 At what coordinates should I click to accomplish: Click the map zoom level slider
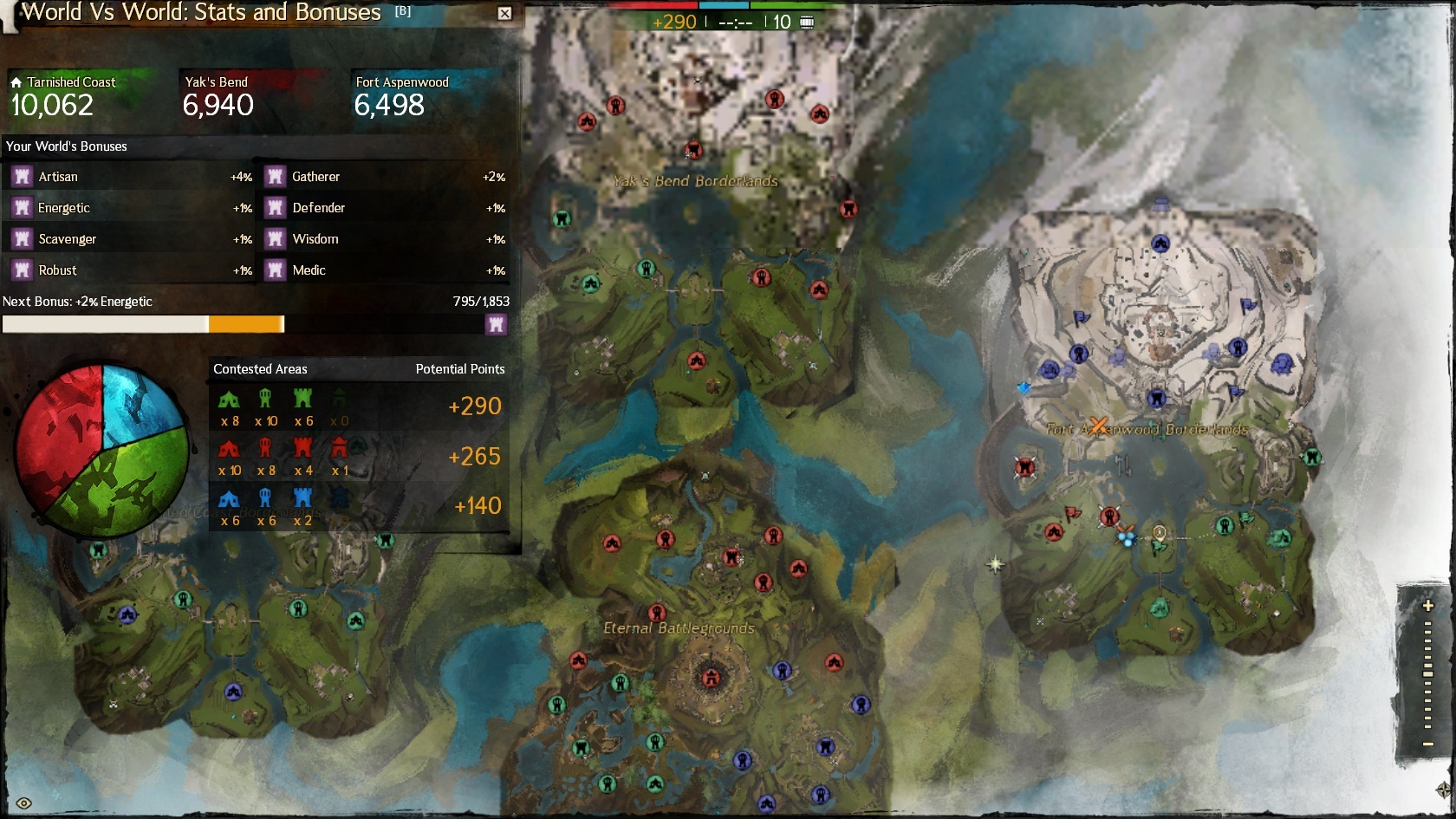[1427, 673]
